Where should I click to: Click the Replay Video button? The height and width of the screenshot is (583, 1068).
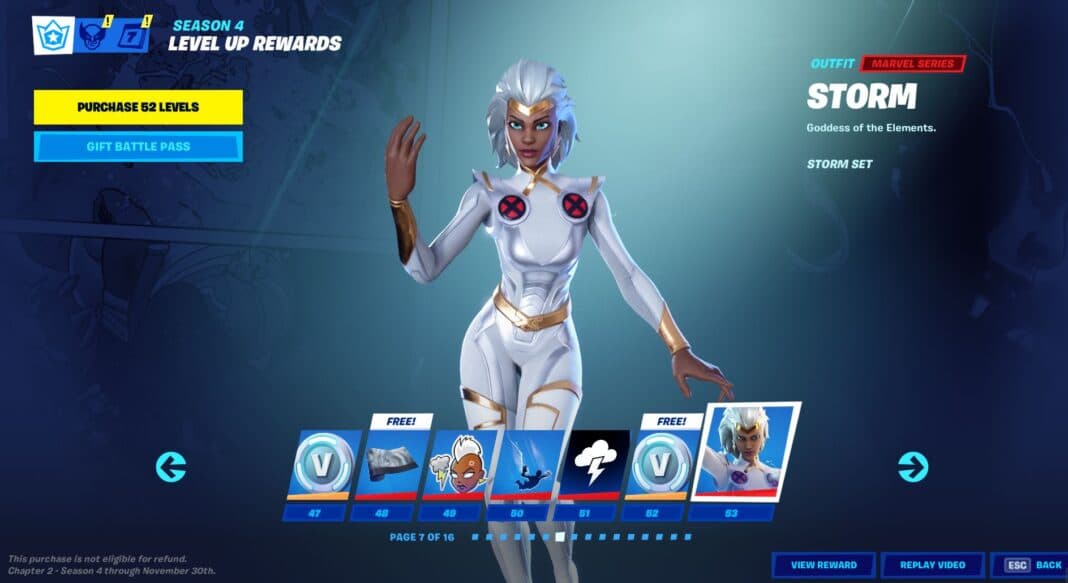click(932, 565)
